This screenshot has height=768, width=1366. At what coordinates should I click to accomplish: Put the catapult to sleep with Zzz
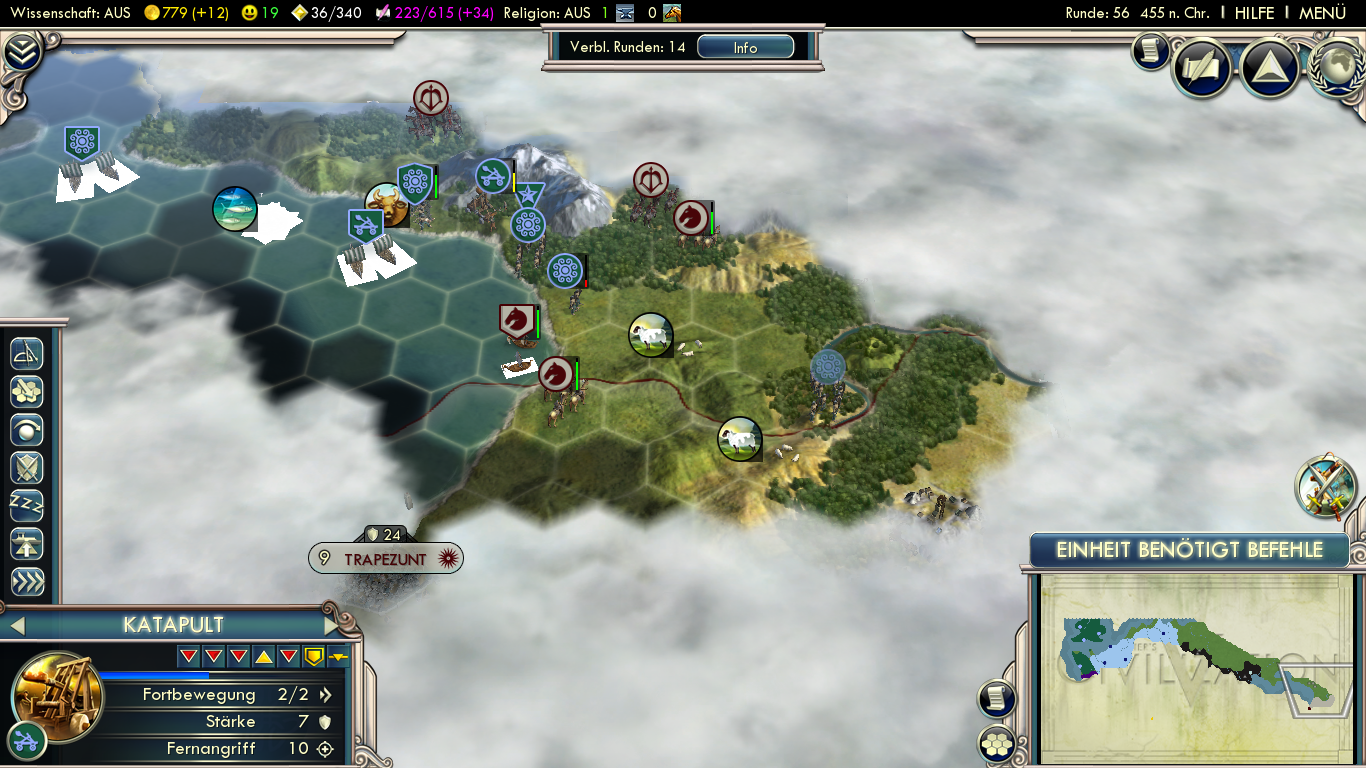click(27, 506)
